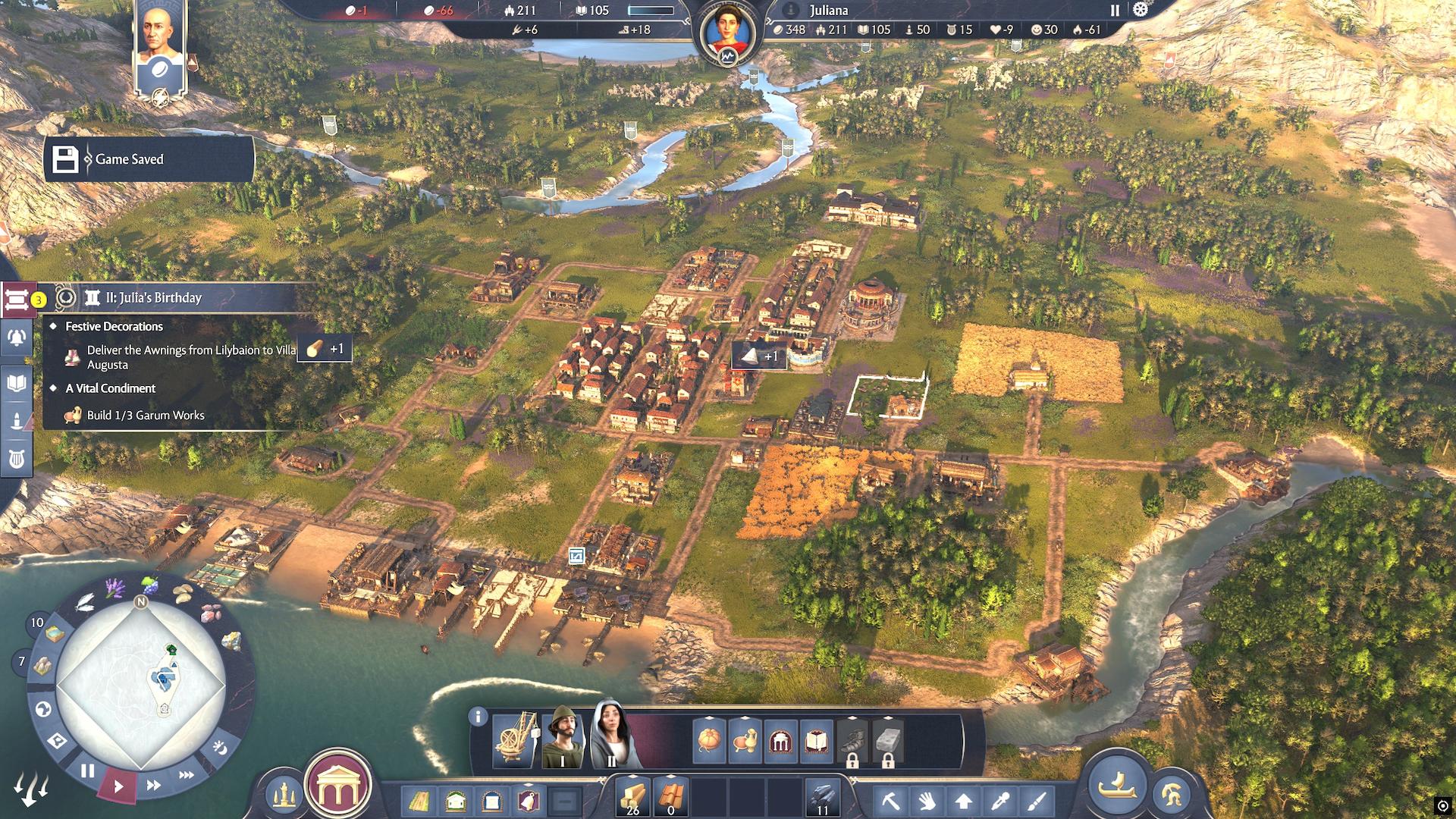Toggle the day and night cycle button
The height and width of the screenshot is (819, 1456).
tap(220, 748)
